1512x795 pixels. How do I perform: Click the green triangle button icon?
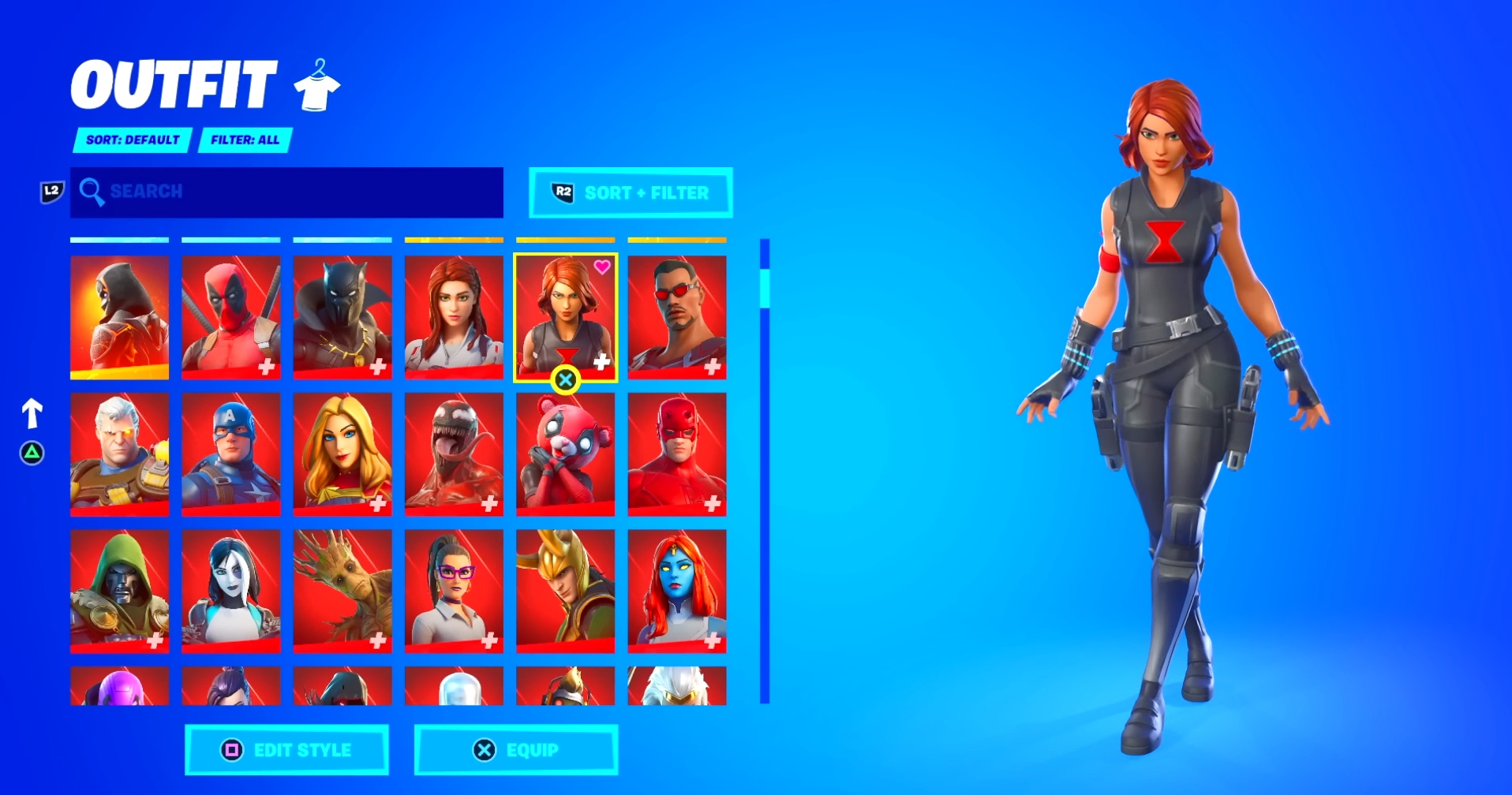coord(32,453)
